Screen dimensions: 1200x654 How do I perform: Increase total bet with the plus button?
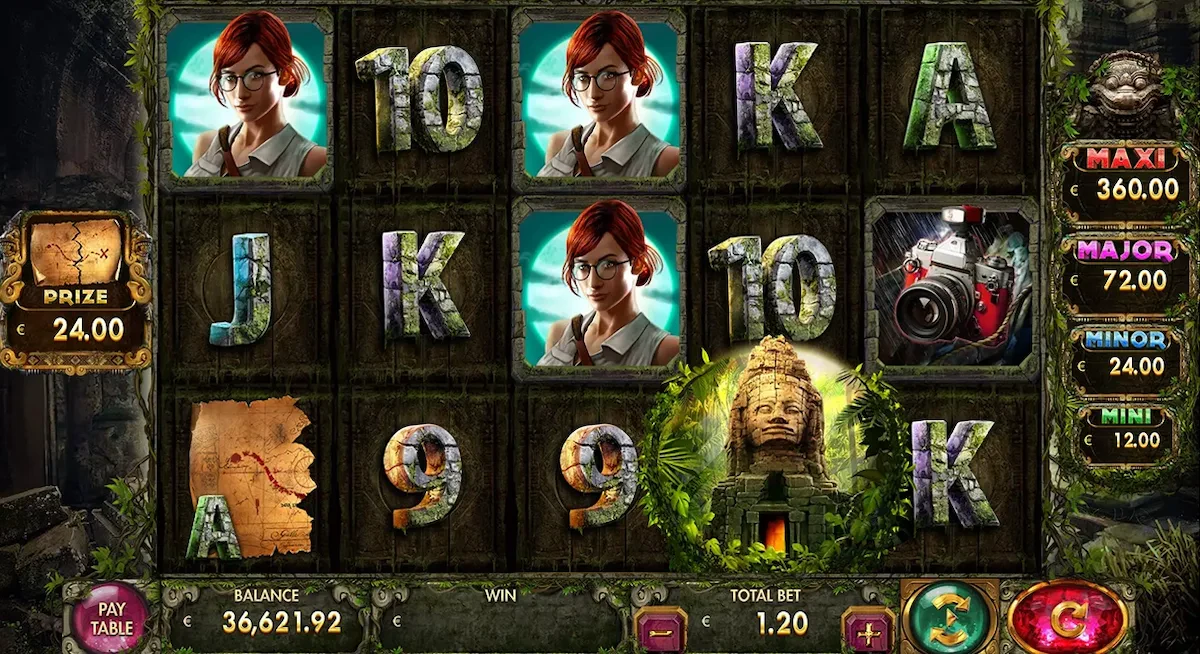click(x=867, y=630)
